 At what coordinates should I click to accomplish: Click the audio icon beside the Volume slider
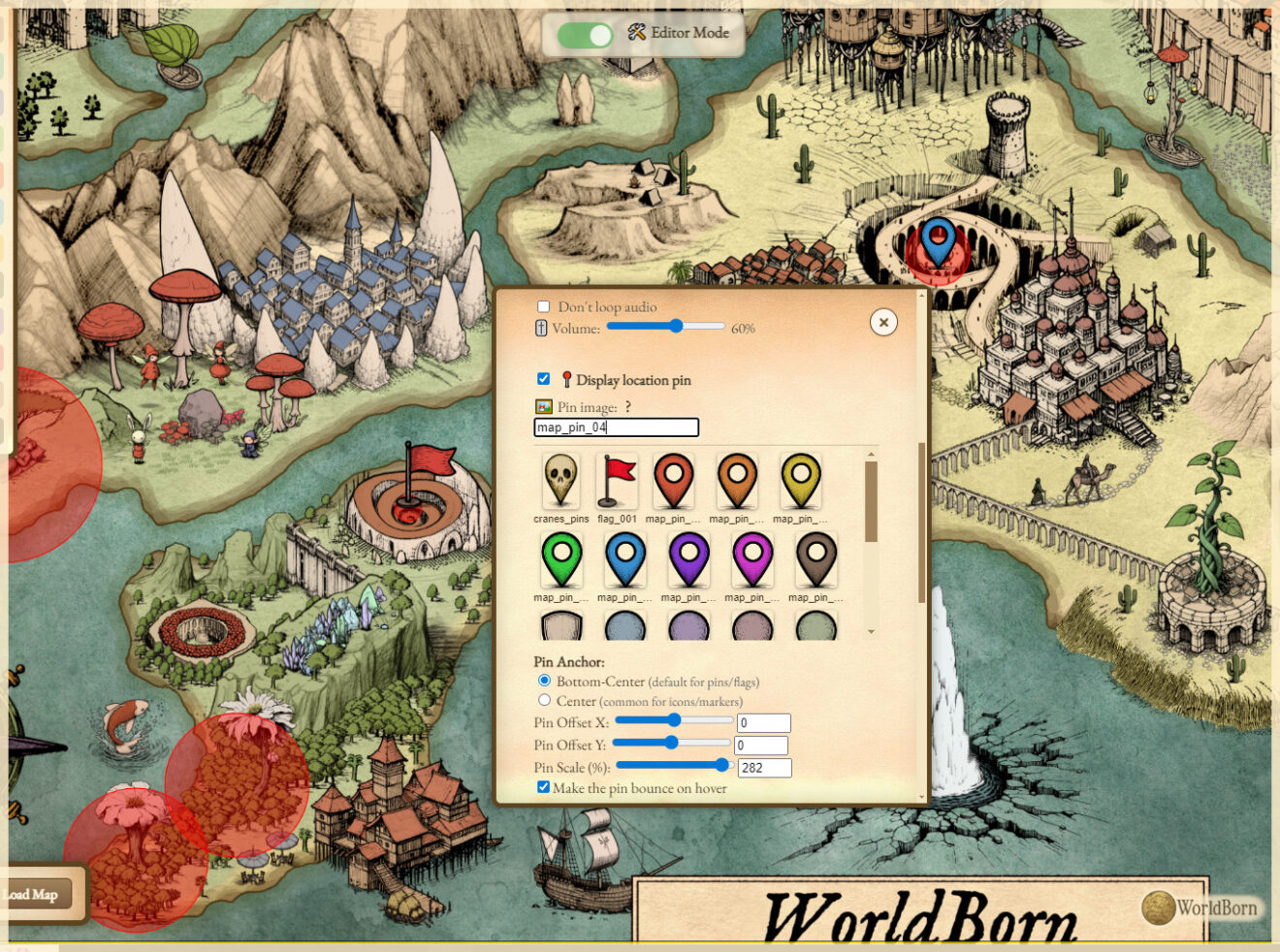[x=539, y=329]
